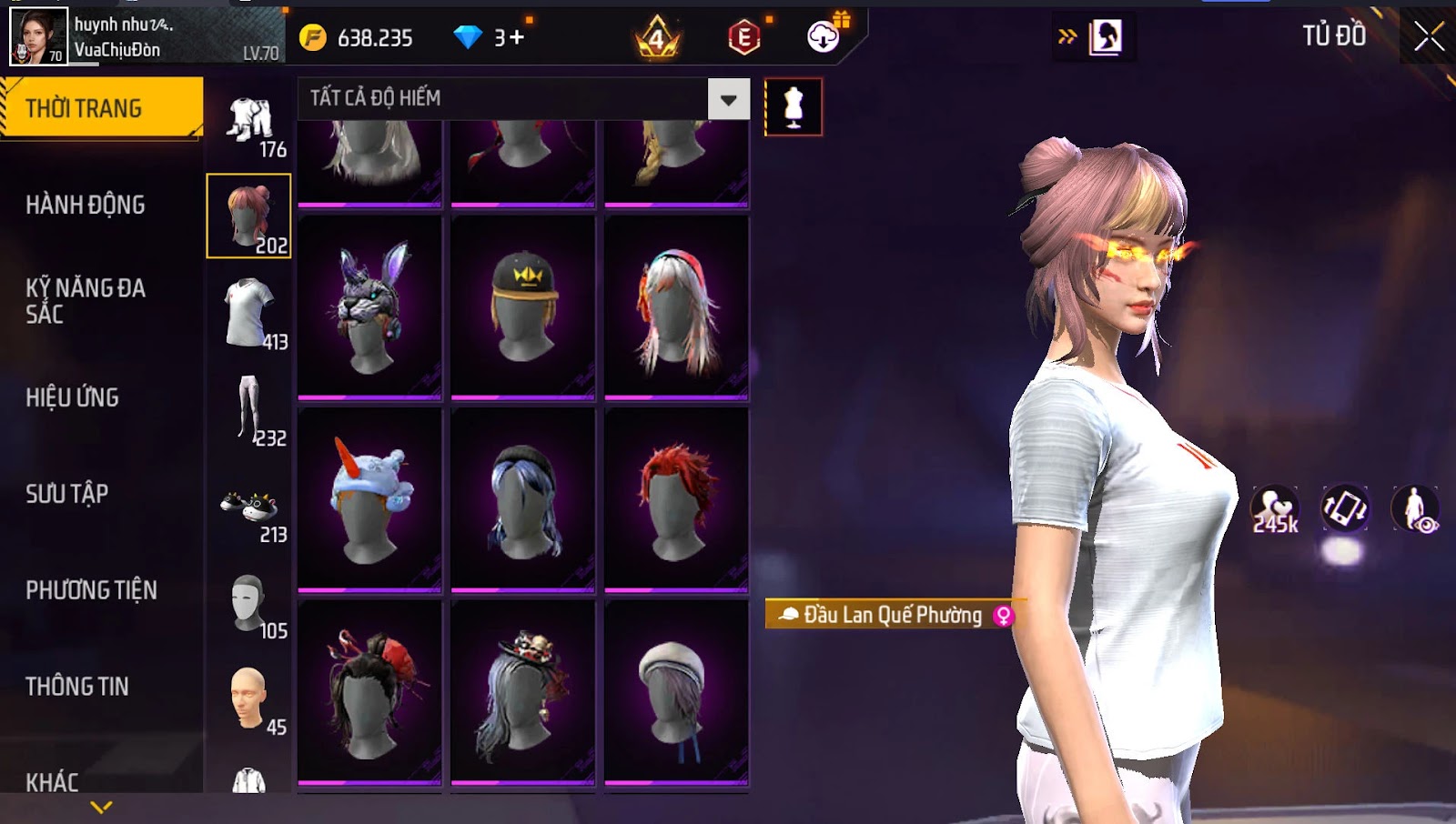Click the mannequin outfit preview button
The height and width of the screenshot is (824, 1456).
pyautogui.click(x=794, y=107)
